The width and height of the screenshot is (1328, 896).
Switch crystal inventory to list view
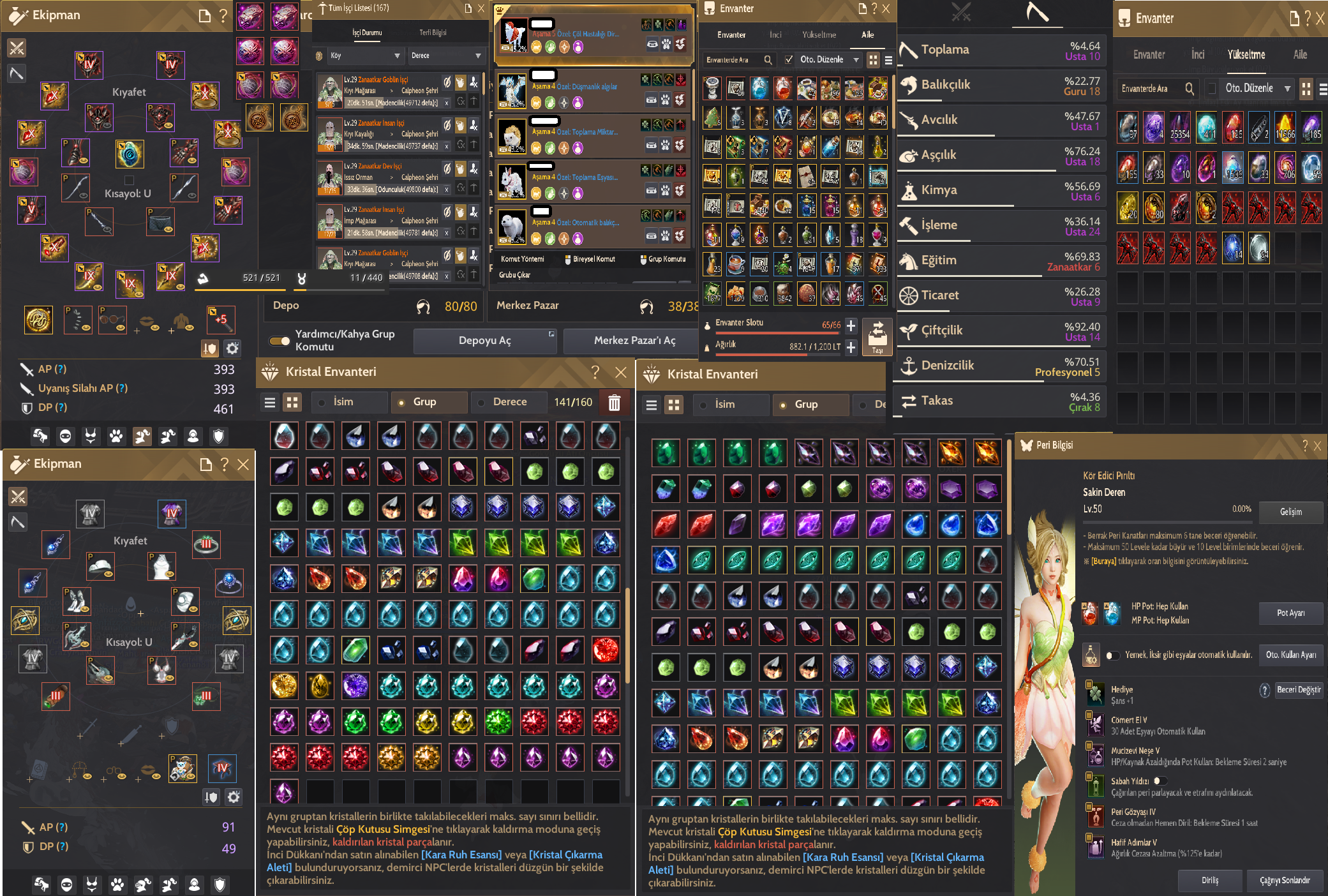click(269, 403)
